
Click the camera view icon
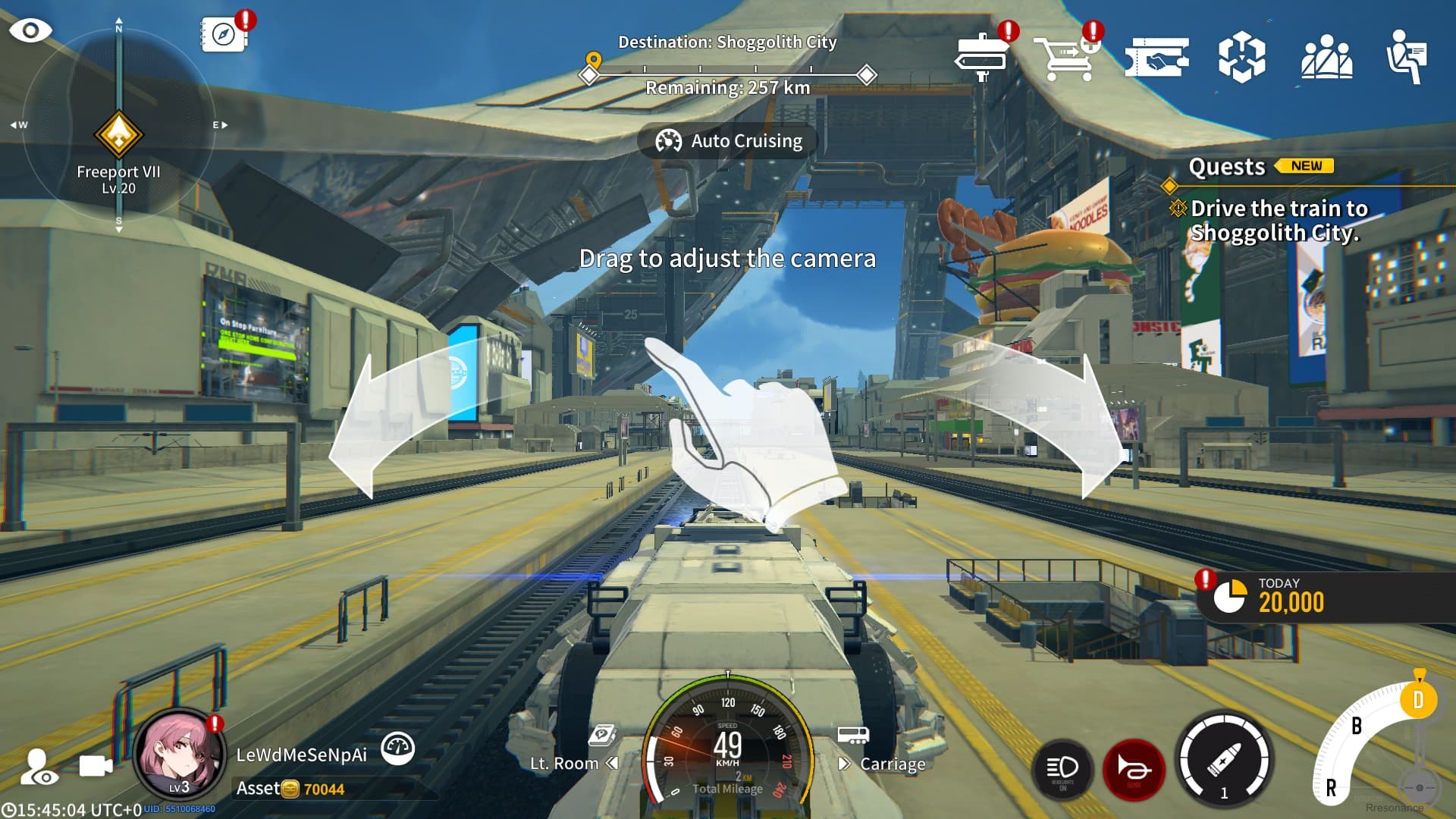coord(96,767)
